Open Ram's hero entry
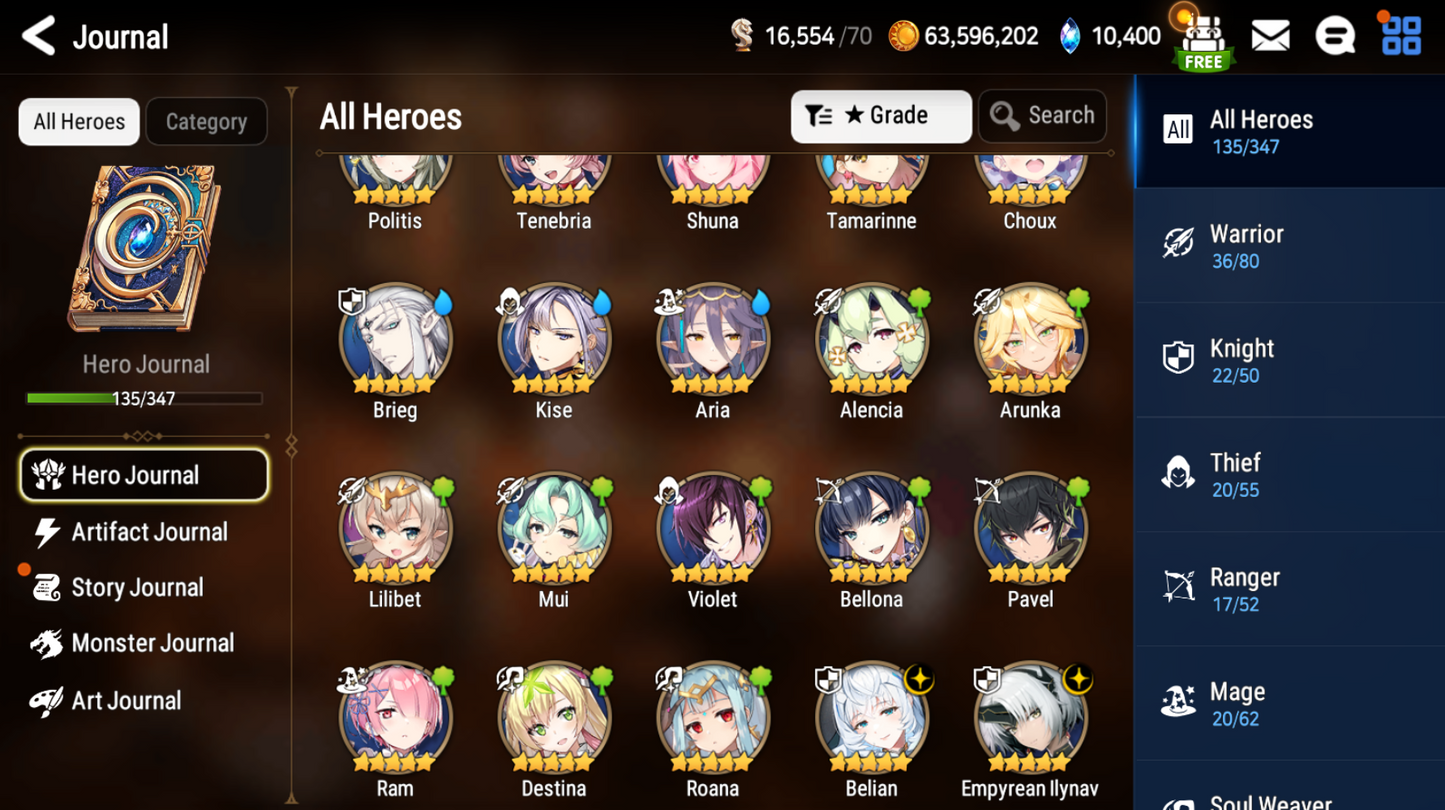This screenshot has height=810, width=1445. [395, 718]
